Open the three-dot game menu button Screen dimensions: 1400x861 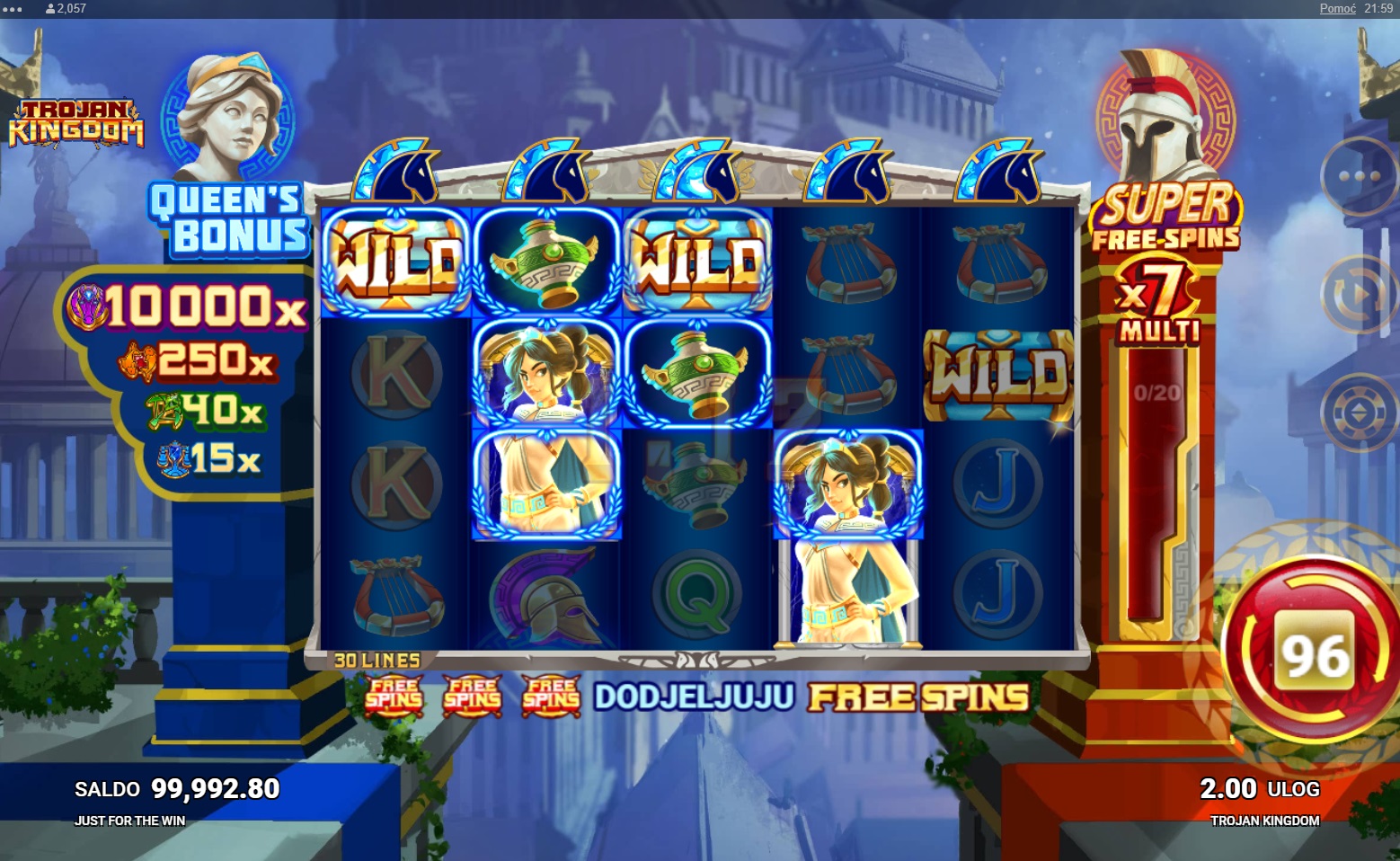[x=1359, y=177]
